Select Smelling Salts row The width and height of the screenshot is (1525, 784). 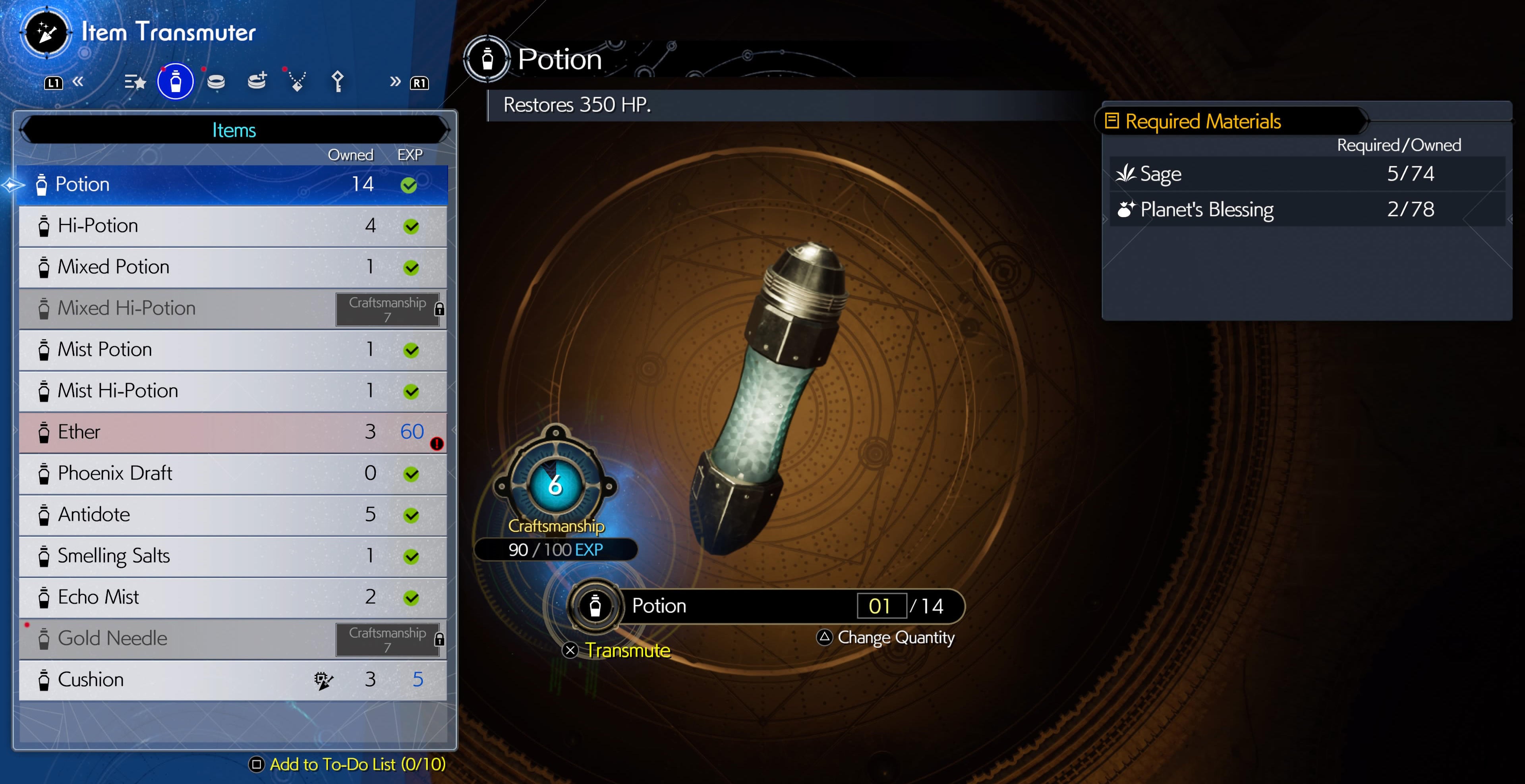click(232, 556)
